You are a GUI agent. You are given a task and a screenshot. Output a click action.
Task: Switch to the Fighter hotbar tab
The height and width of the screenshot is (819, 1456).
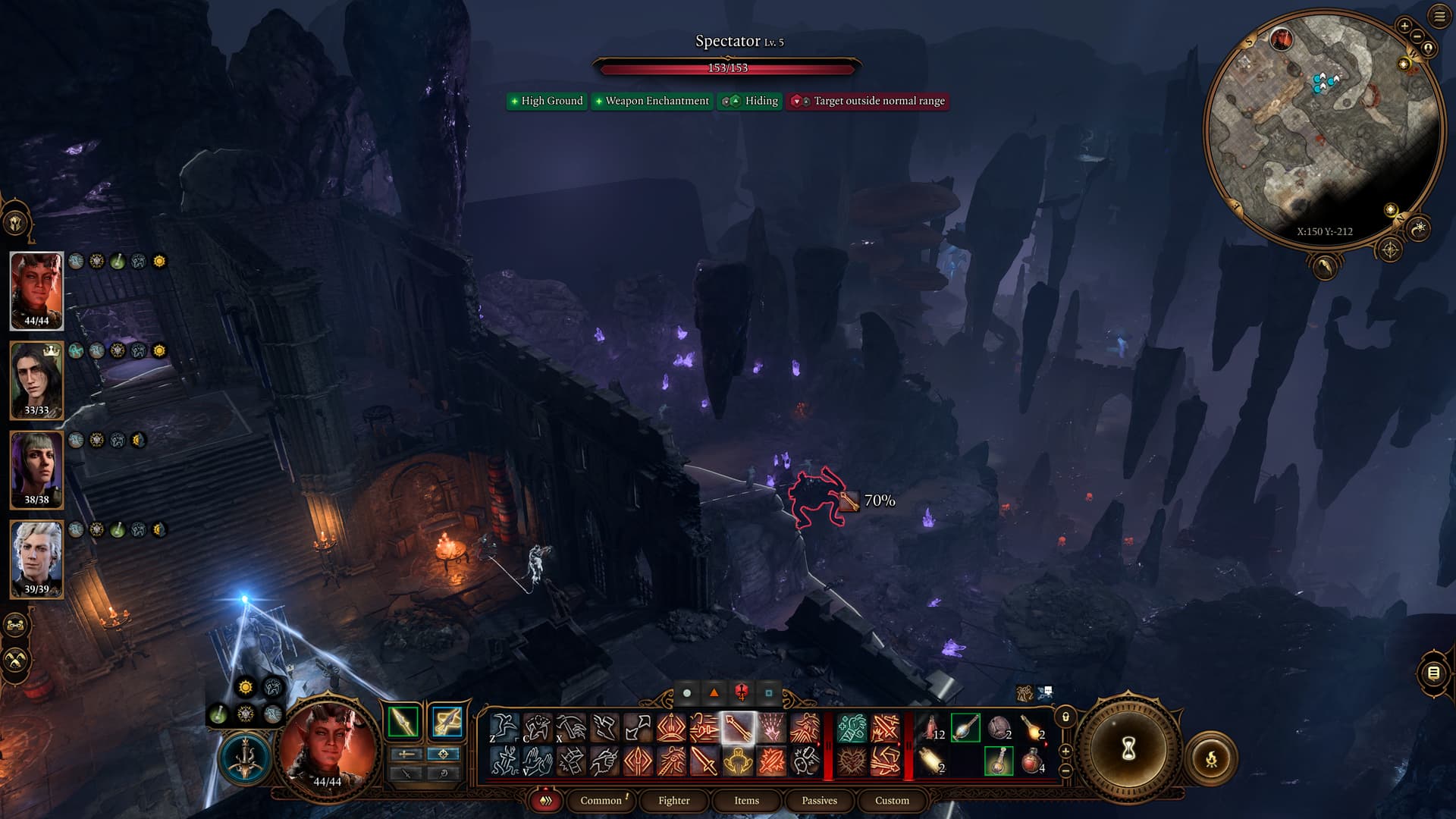click(673, 800)
